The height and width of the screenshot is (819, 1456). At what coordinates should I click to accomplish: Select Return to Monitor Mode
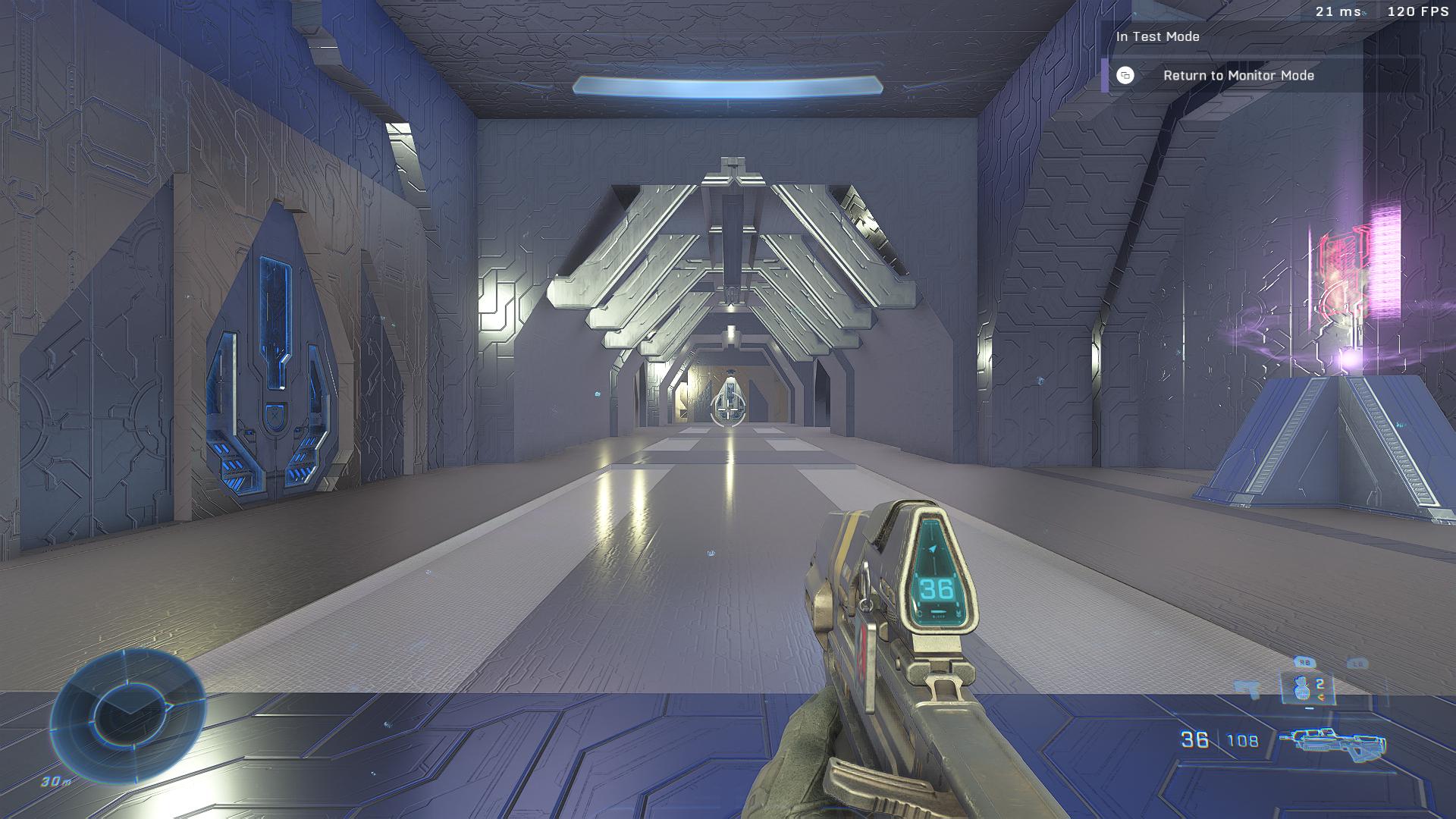point(1238,76)
